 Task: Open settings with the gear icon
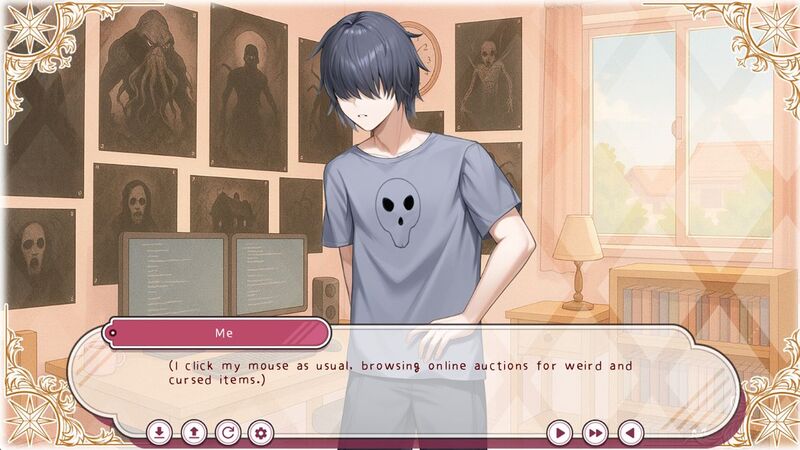(261, 433)
